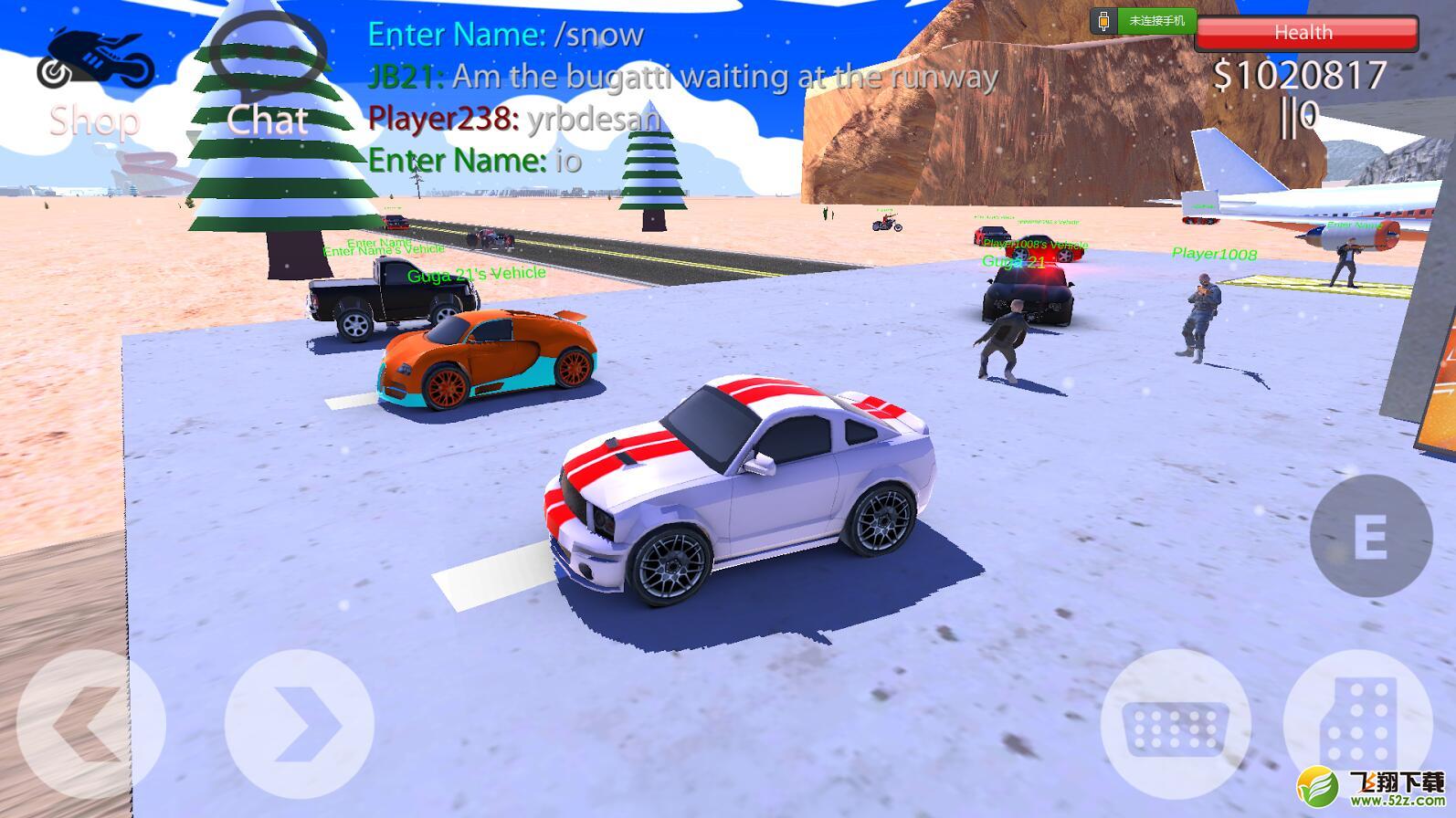Image resolution: width=1456 pixels, height=818 pixels.
Task: Tap the gas accelerator pedal button
Action: pyautogui.click(x=1357, y=725)
